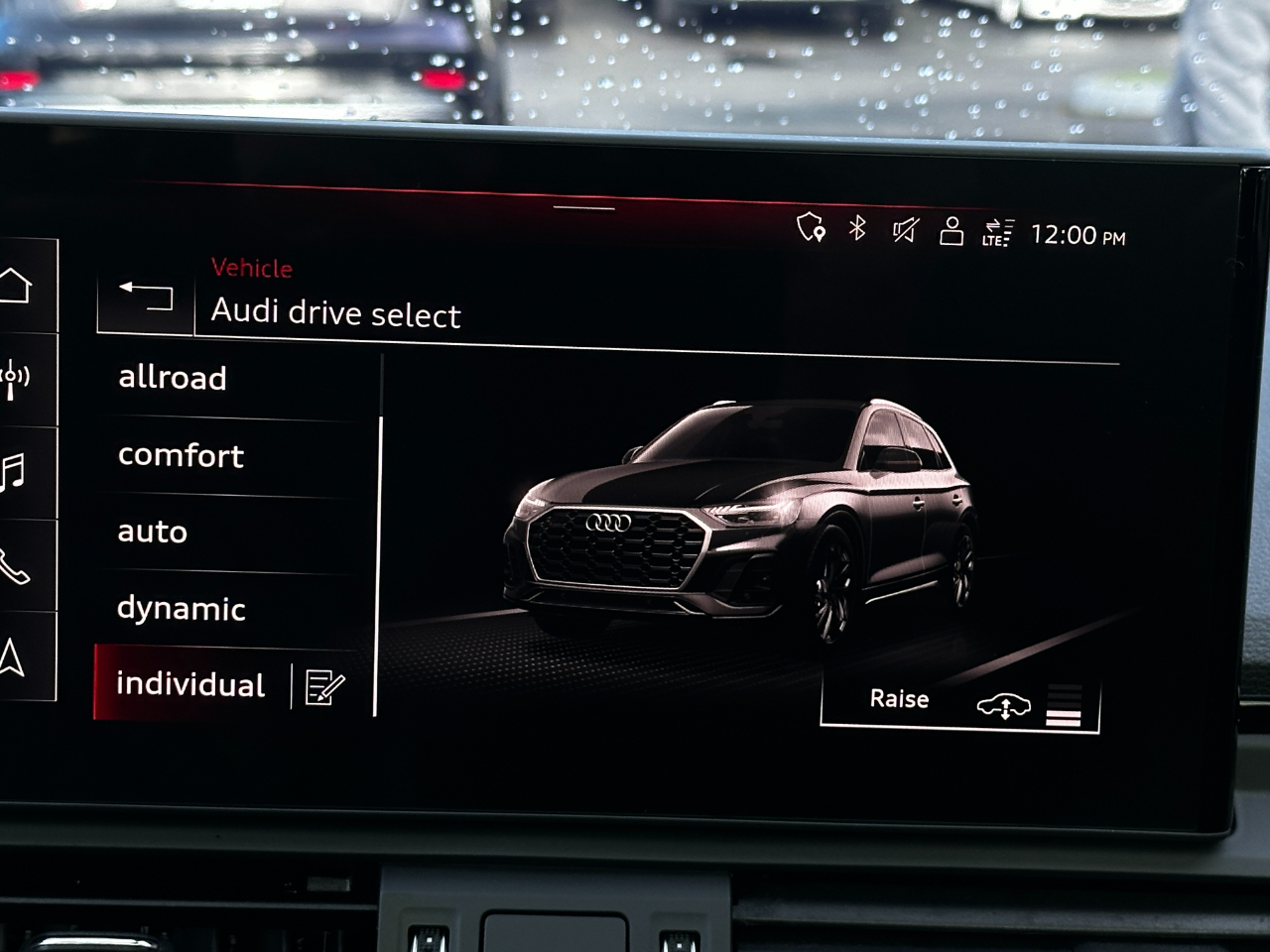Image resolution: width=1270 pixels, height=952 pixels.
Task: Open the user profile icon in status bar
Action: point(952,231)
